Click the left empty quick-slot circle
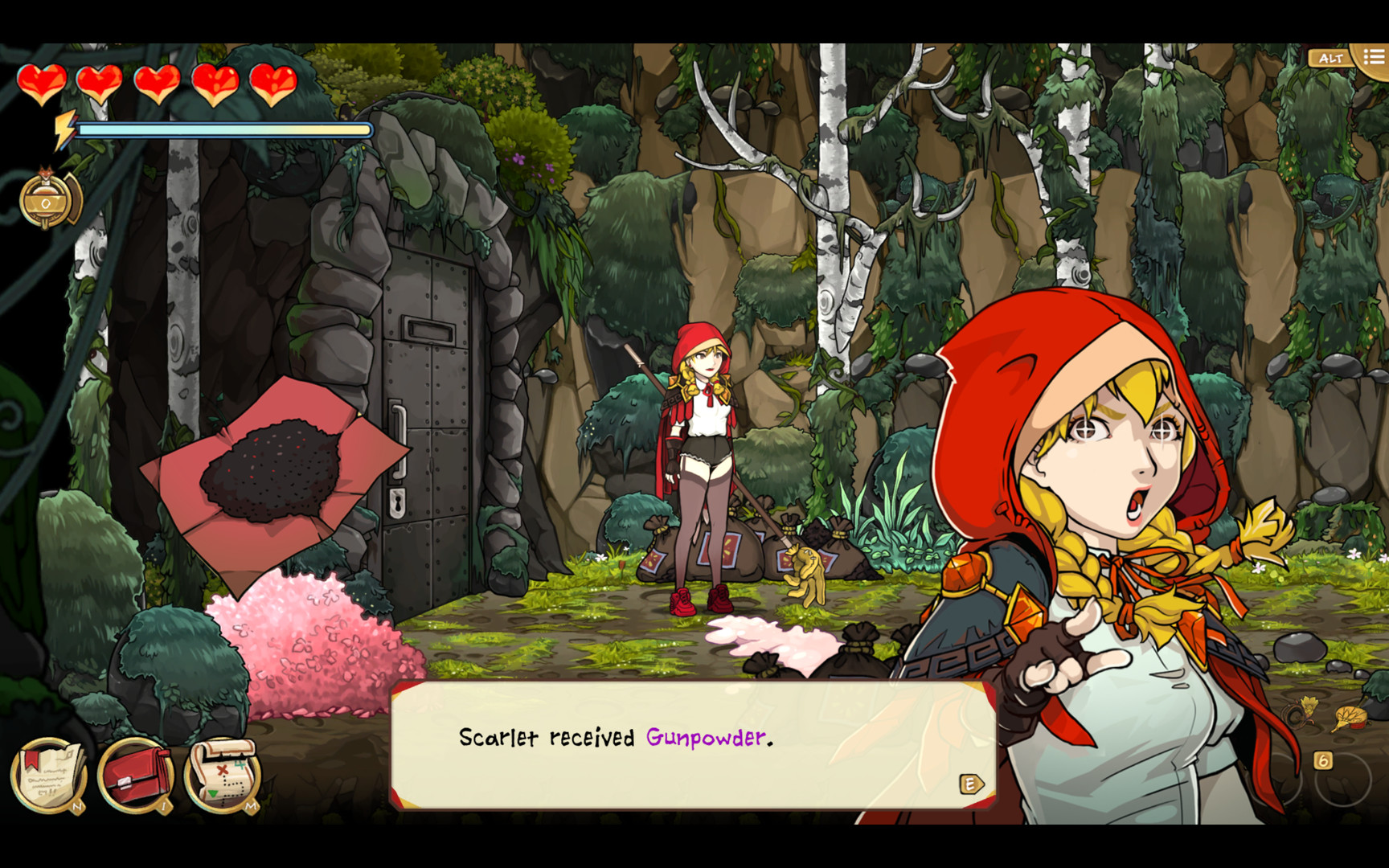The width and height of the screenshot is (1389, 868). pyautogui.click(x=1286, y=778)
